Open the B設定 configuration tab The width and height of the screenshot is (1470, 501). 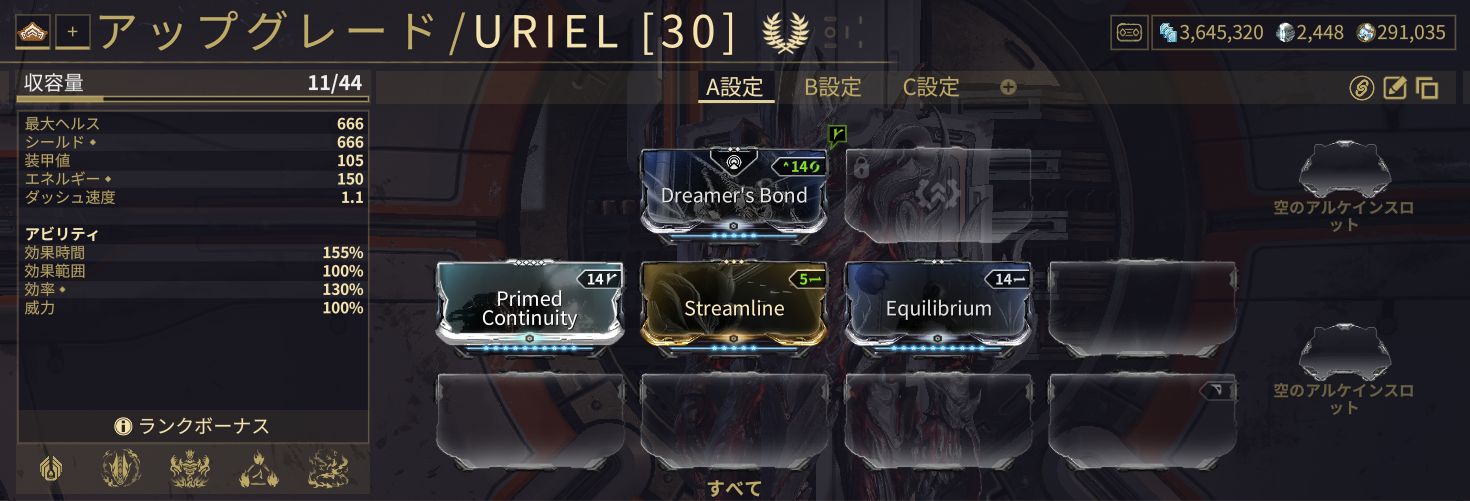pos(833,87)
